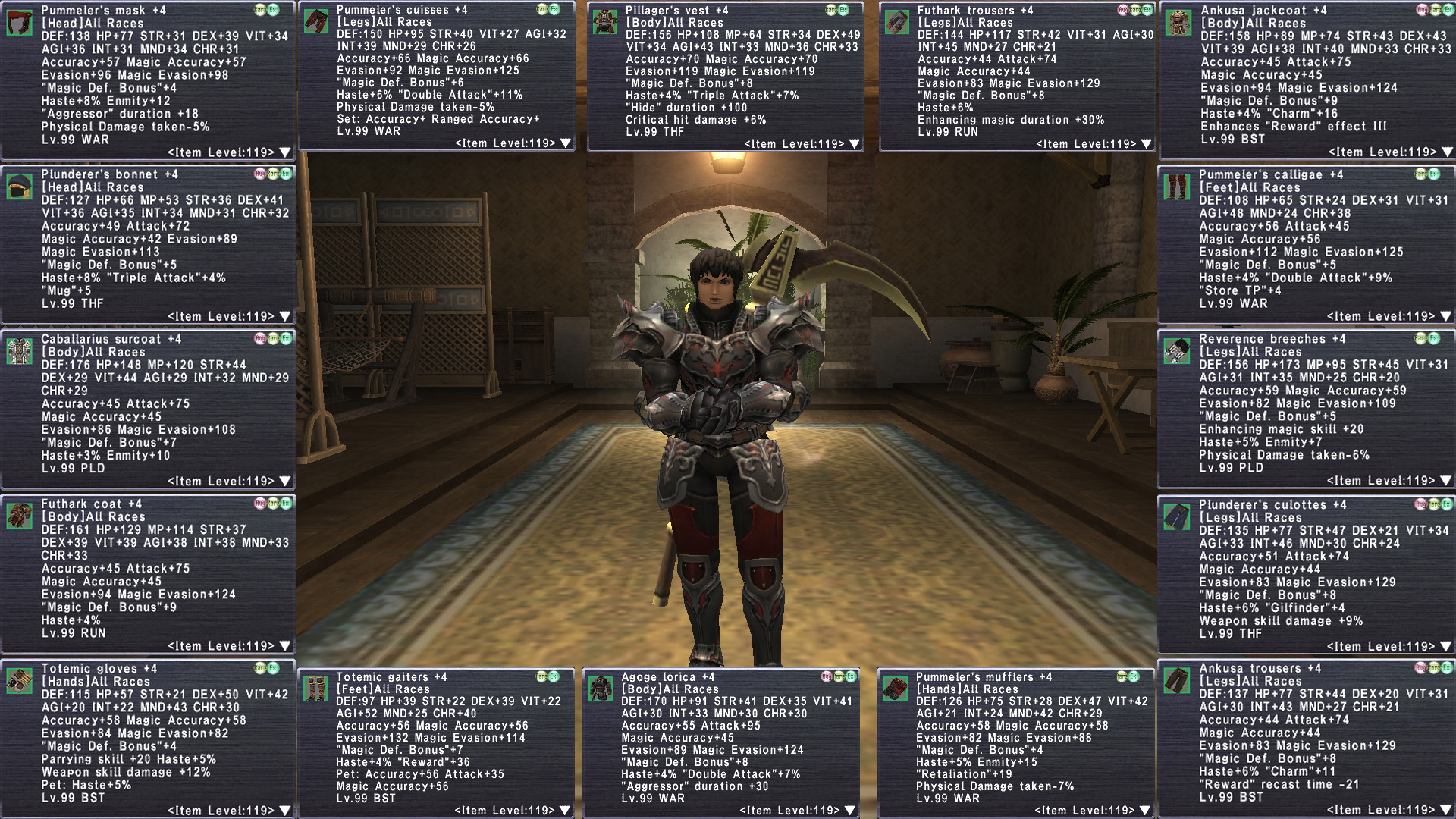
Task: Select the Pummeler's mask +4 item icon
Action: click(20, 23)
